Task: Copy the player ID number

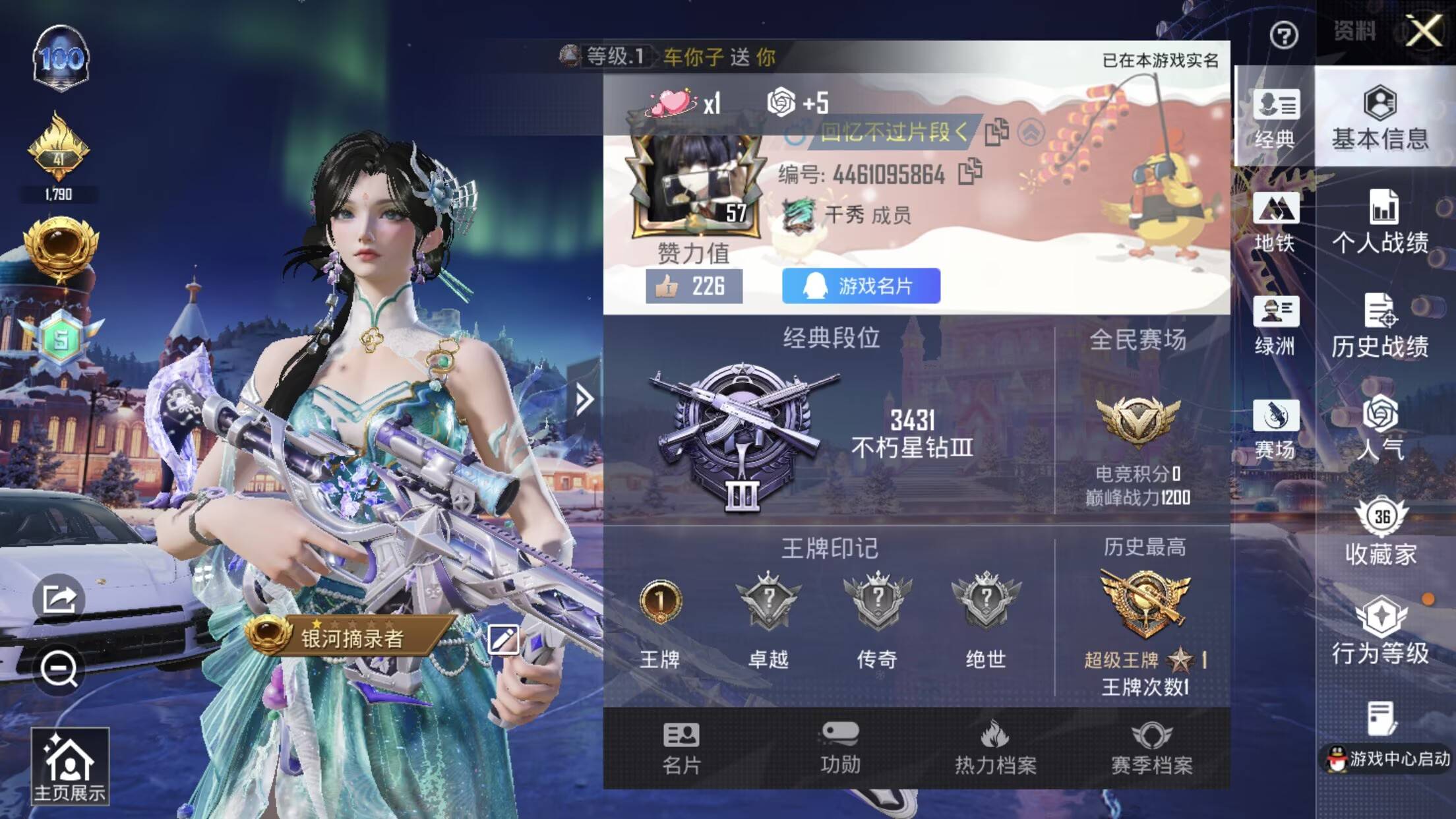Action: coord(970,172)
